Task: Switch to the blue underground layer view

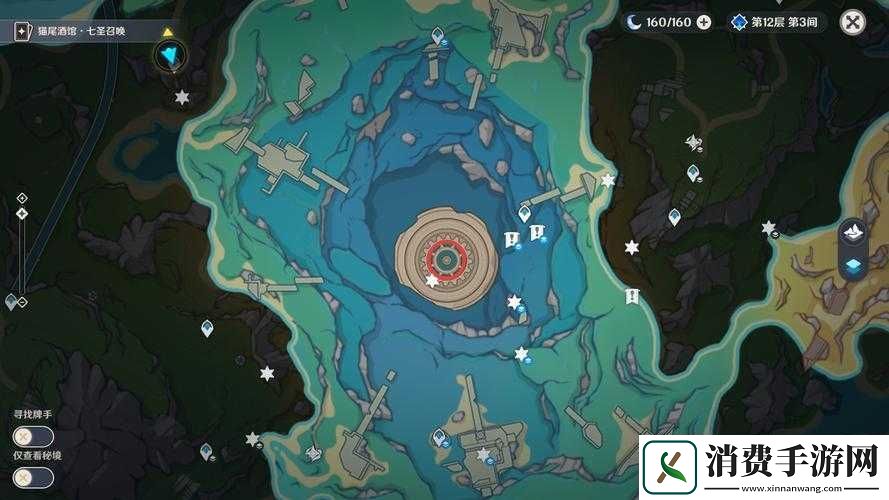Action: [x=852, y=264]
